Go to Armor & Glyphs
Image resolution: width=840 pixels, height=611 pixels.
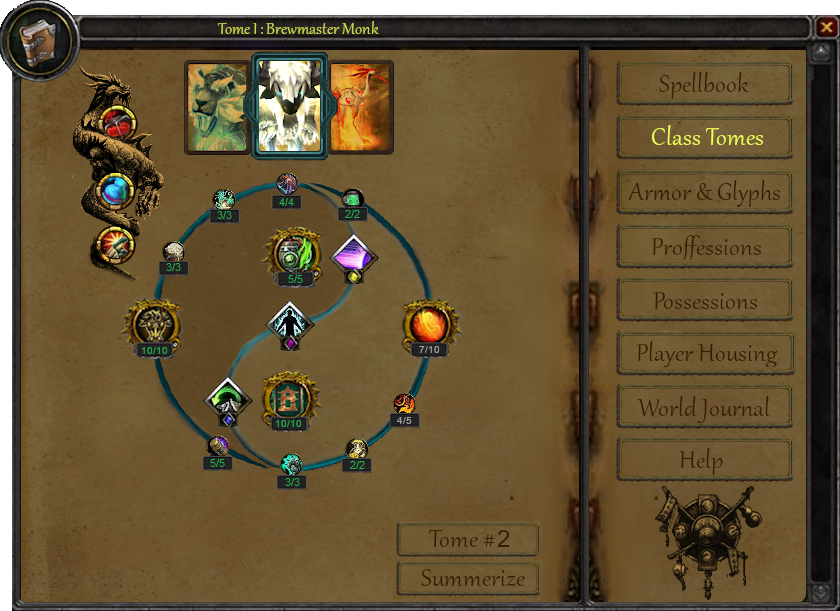703,193
